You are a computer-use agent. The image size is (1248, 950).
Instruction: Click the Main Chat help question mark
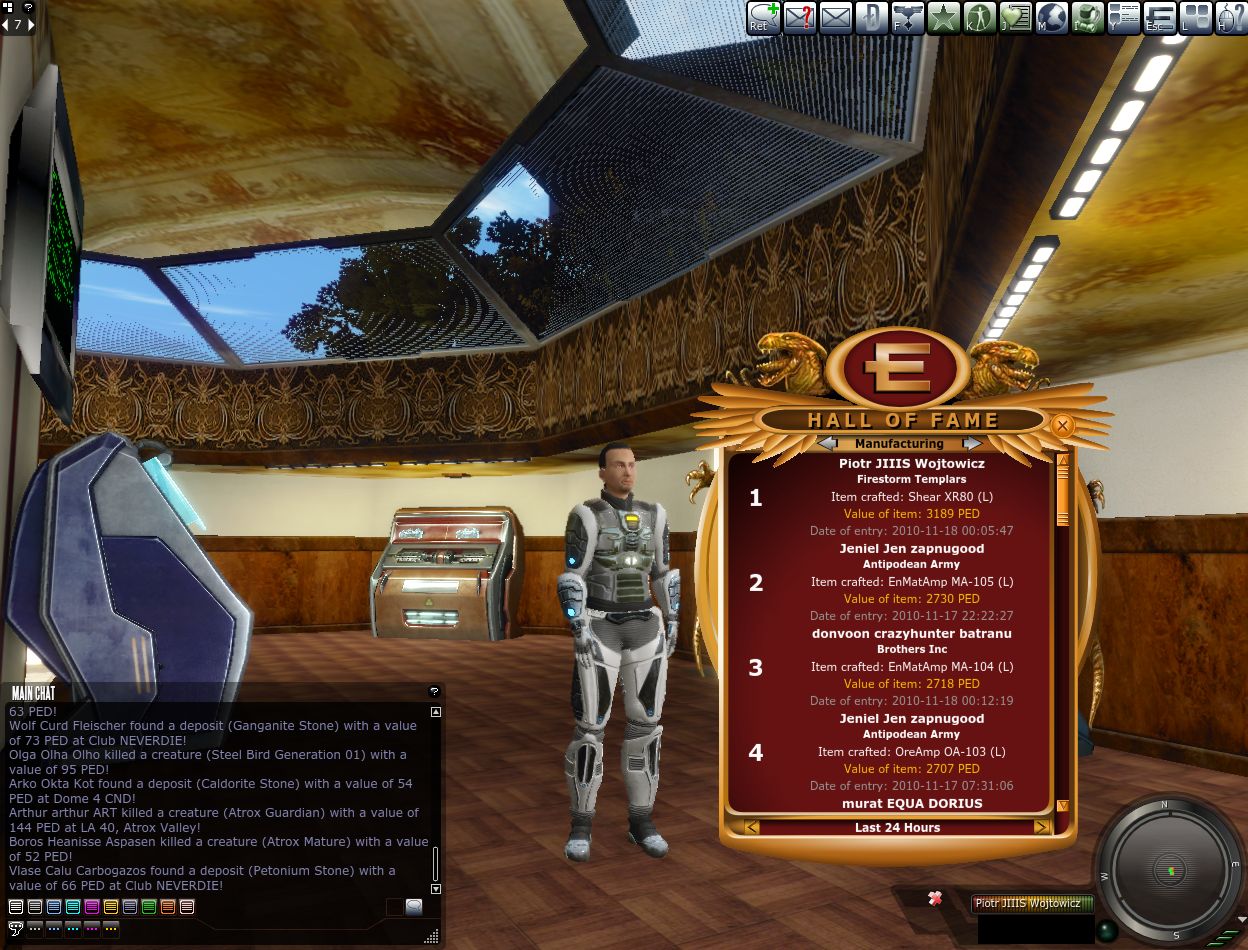[434, 691]
